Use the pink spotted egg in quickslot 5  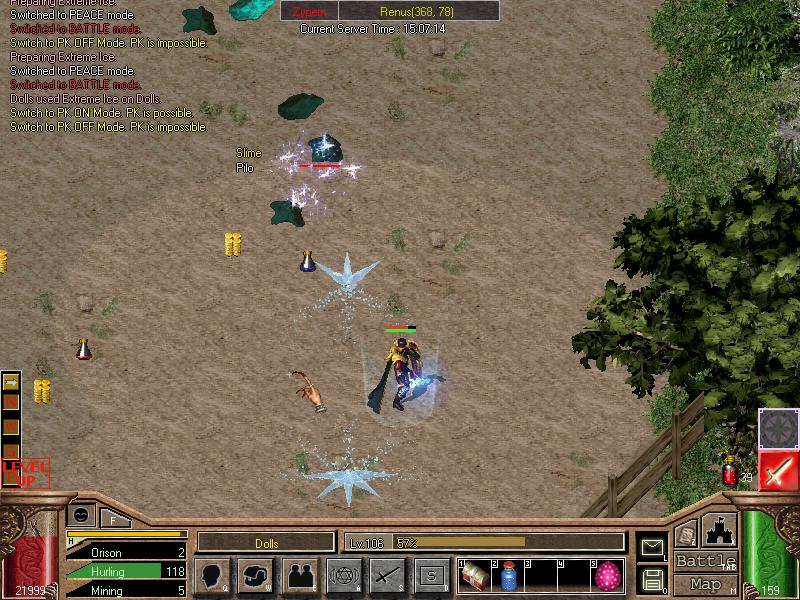coord(606,576)
